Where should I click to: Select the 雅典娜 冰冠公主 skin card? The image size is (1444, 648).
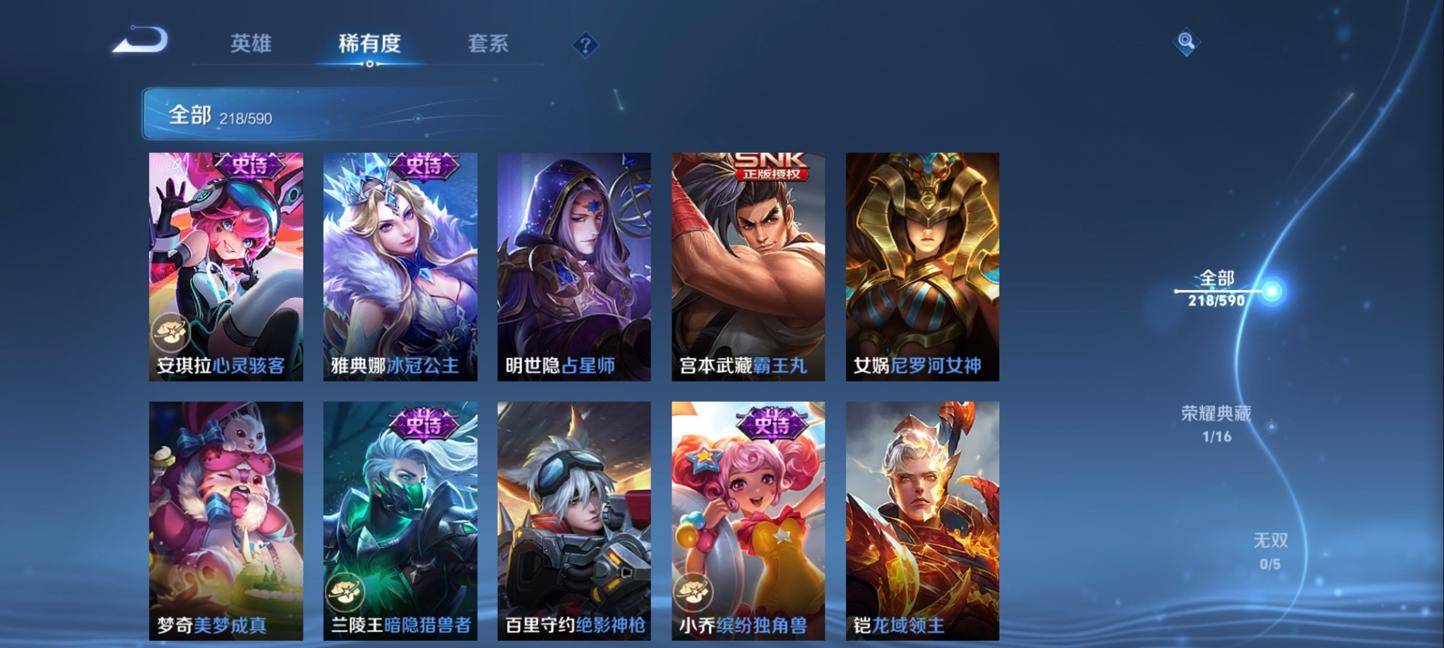[400, 266]
